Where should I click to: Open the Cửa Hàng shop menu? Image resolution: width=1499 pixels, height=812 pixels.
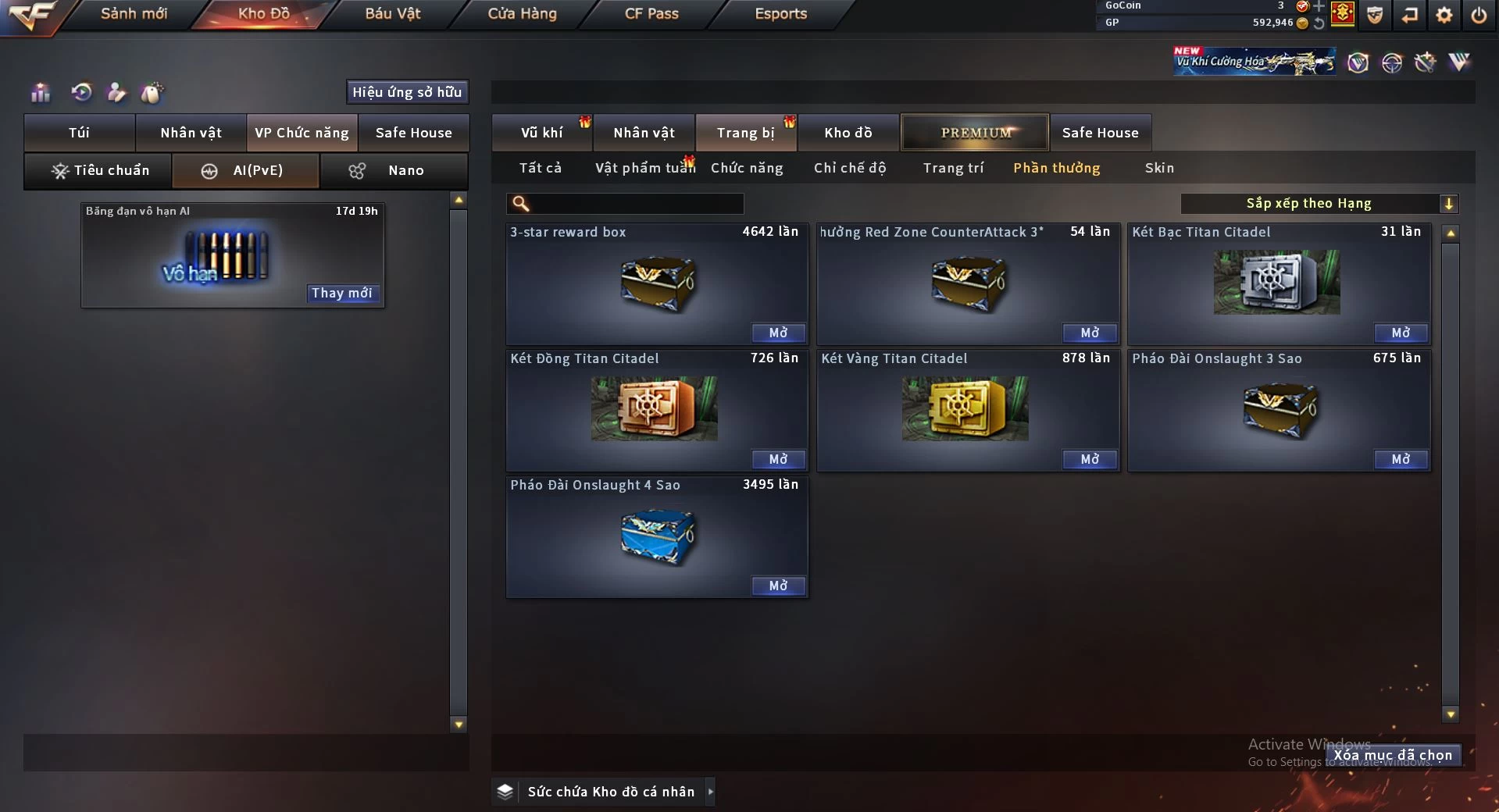coord(522,14)
